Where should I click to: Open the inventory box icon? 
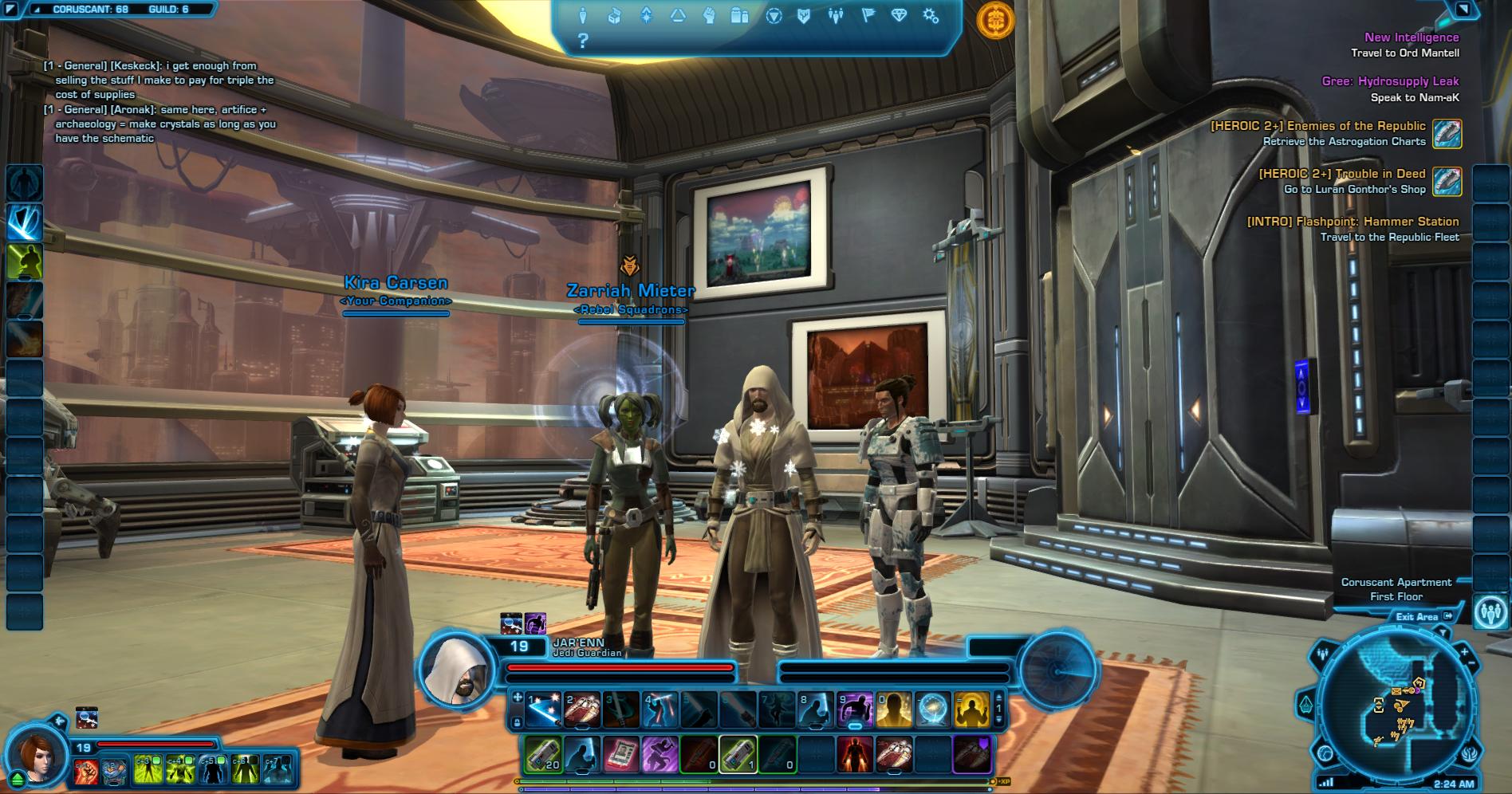(614, 15)
